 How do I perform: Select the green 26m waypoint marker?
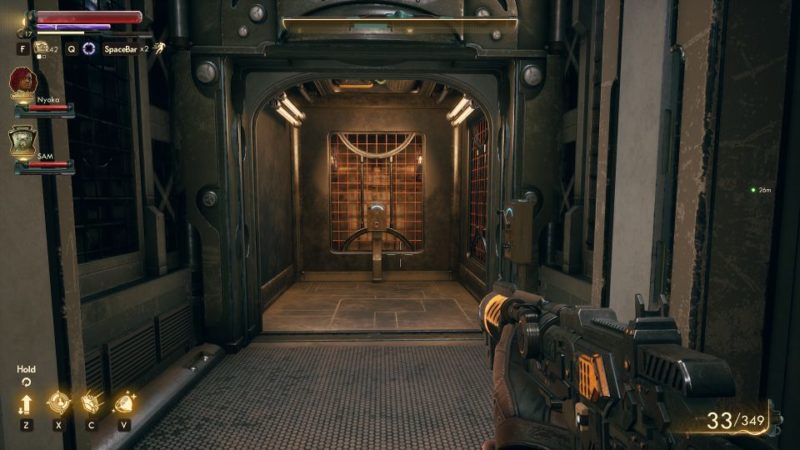[x=753, y=189]
